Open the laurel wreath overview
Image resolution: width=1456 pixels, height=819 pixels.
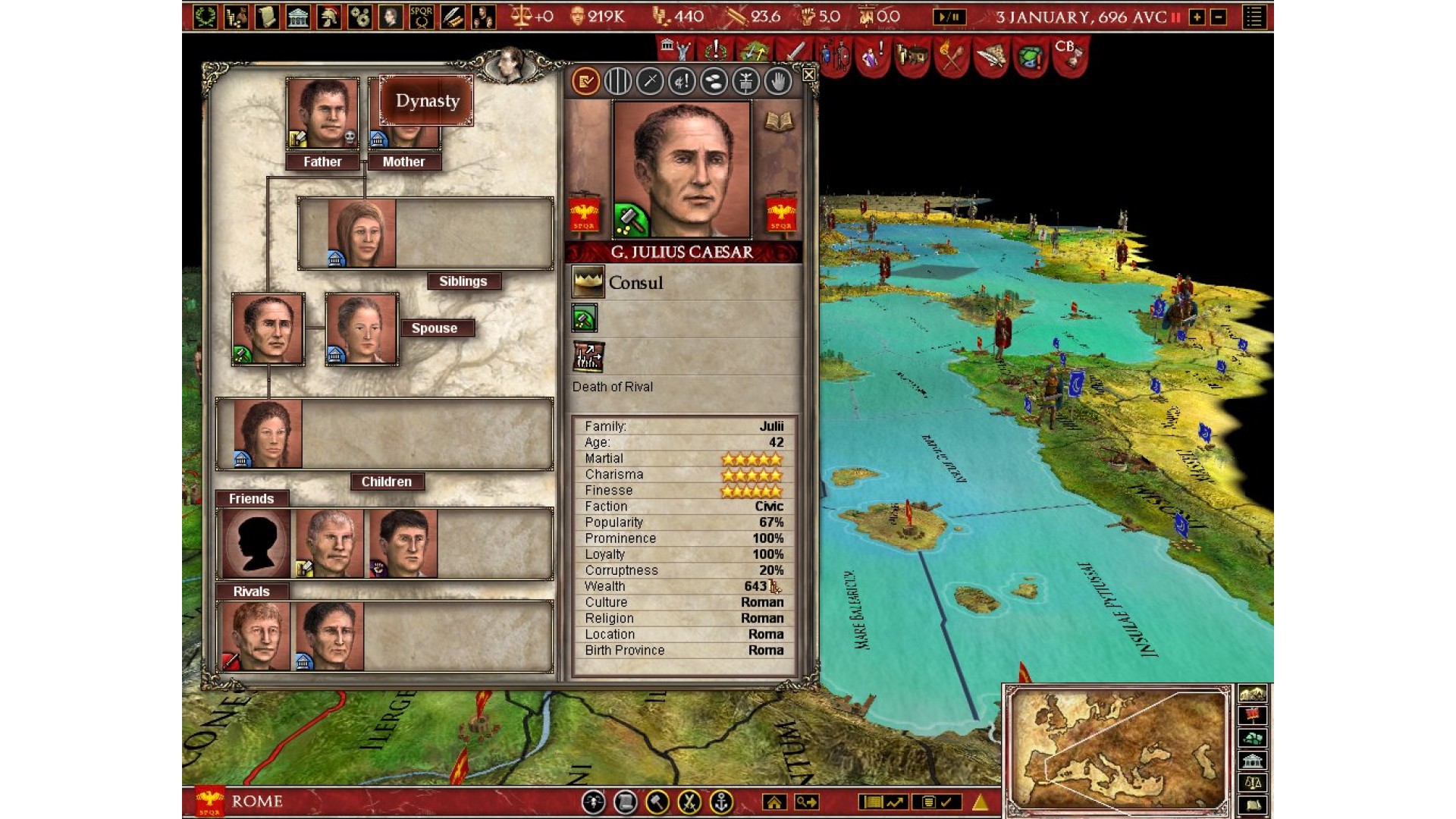(x=205, y=17)
